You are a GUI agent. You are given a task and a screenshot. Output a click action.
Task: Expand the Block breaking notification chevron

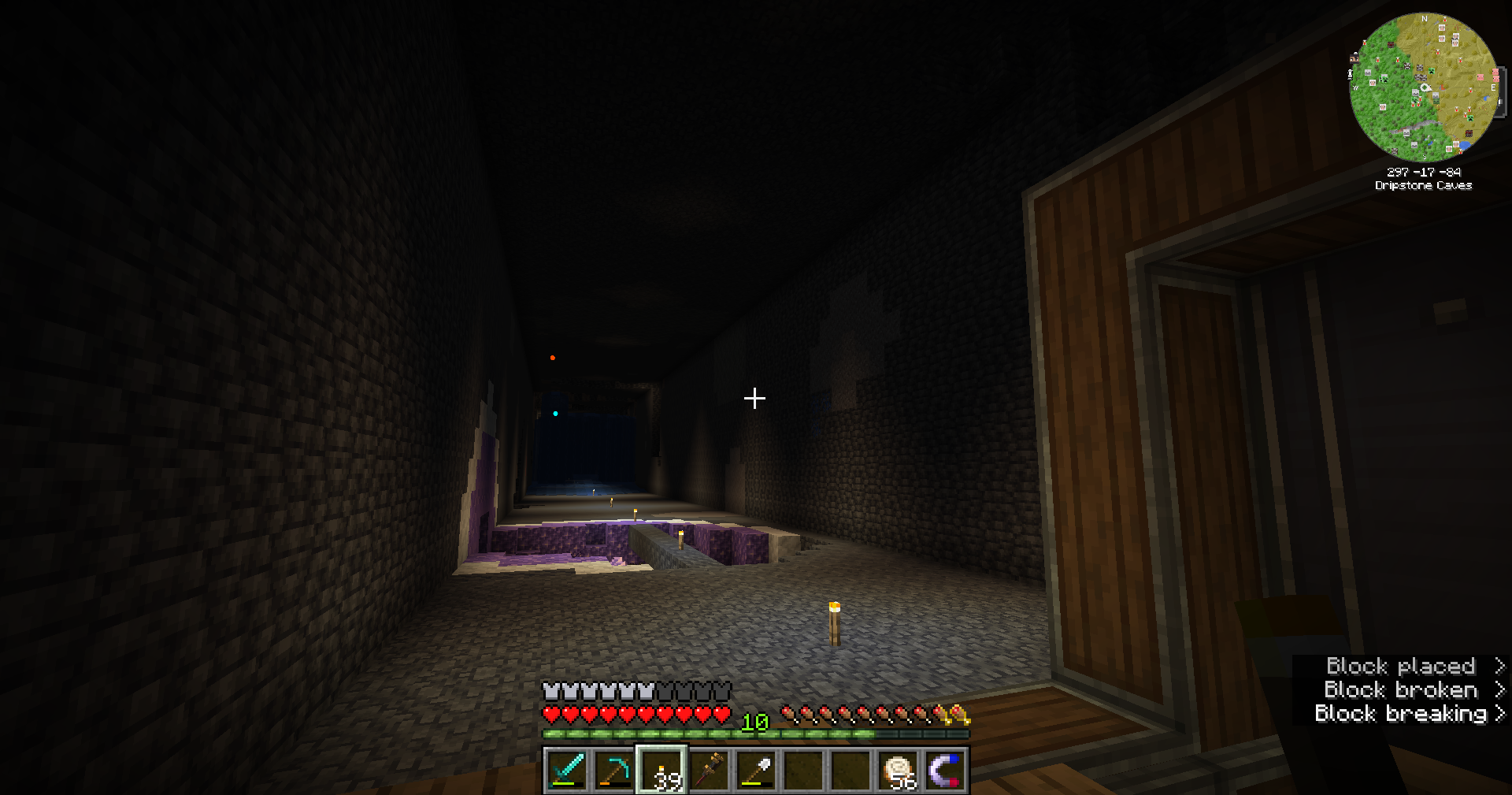point(1501,713)
